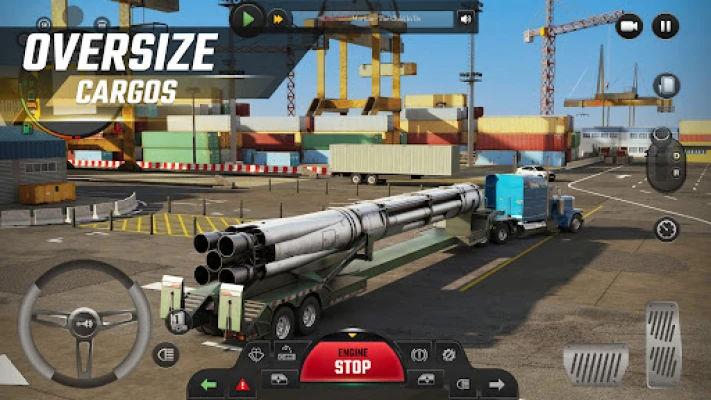Pause the game
Viewport: 711px width, 400px height.
[x=665, y=26]
